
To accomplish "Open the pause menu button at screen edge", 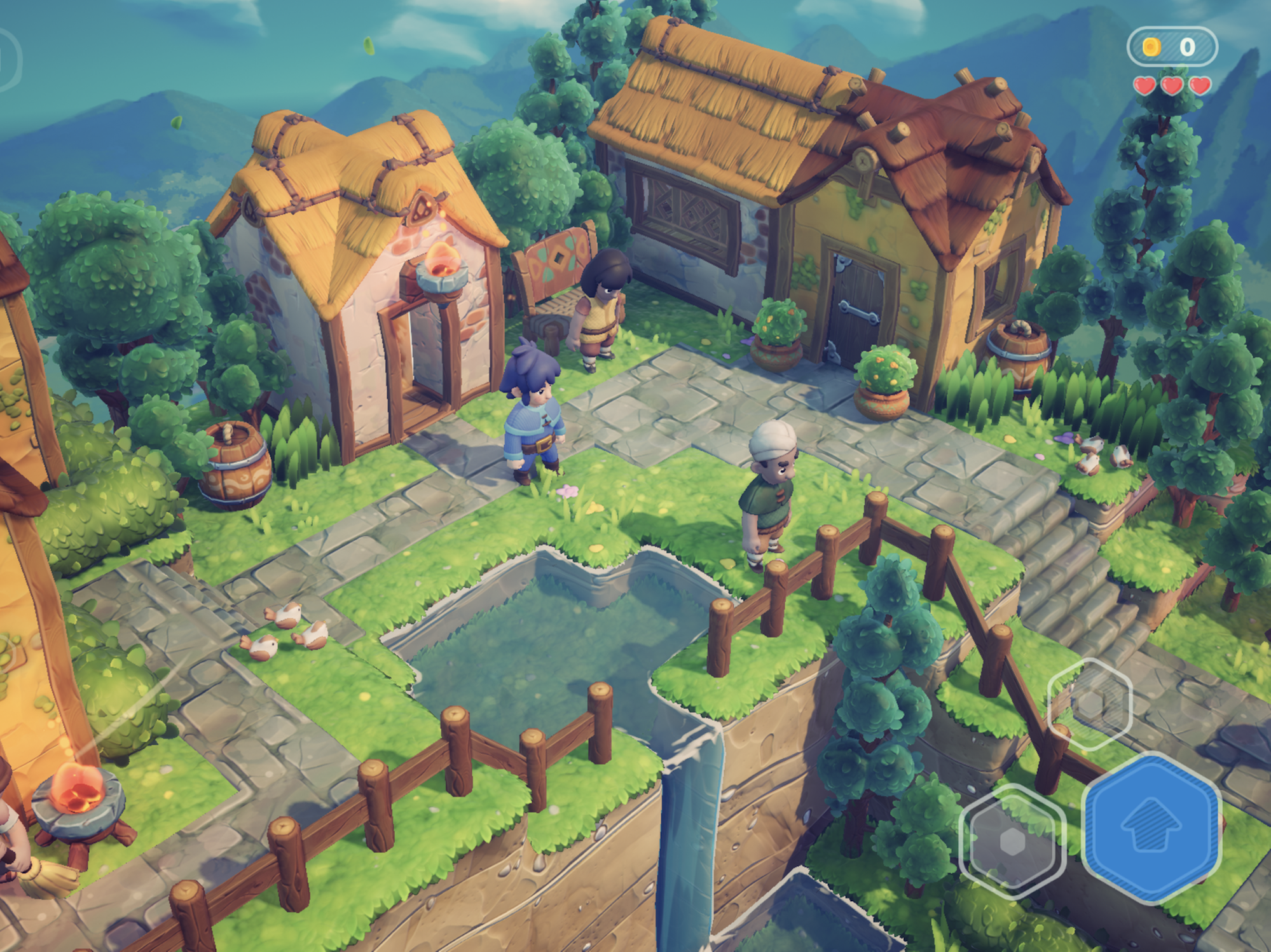I will coord(8,60).
